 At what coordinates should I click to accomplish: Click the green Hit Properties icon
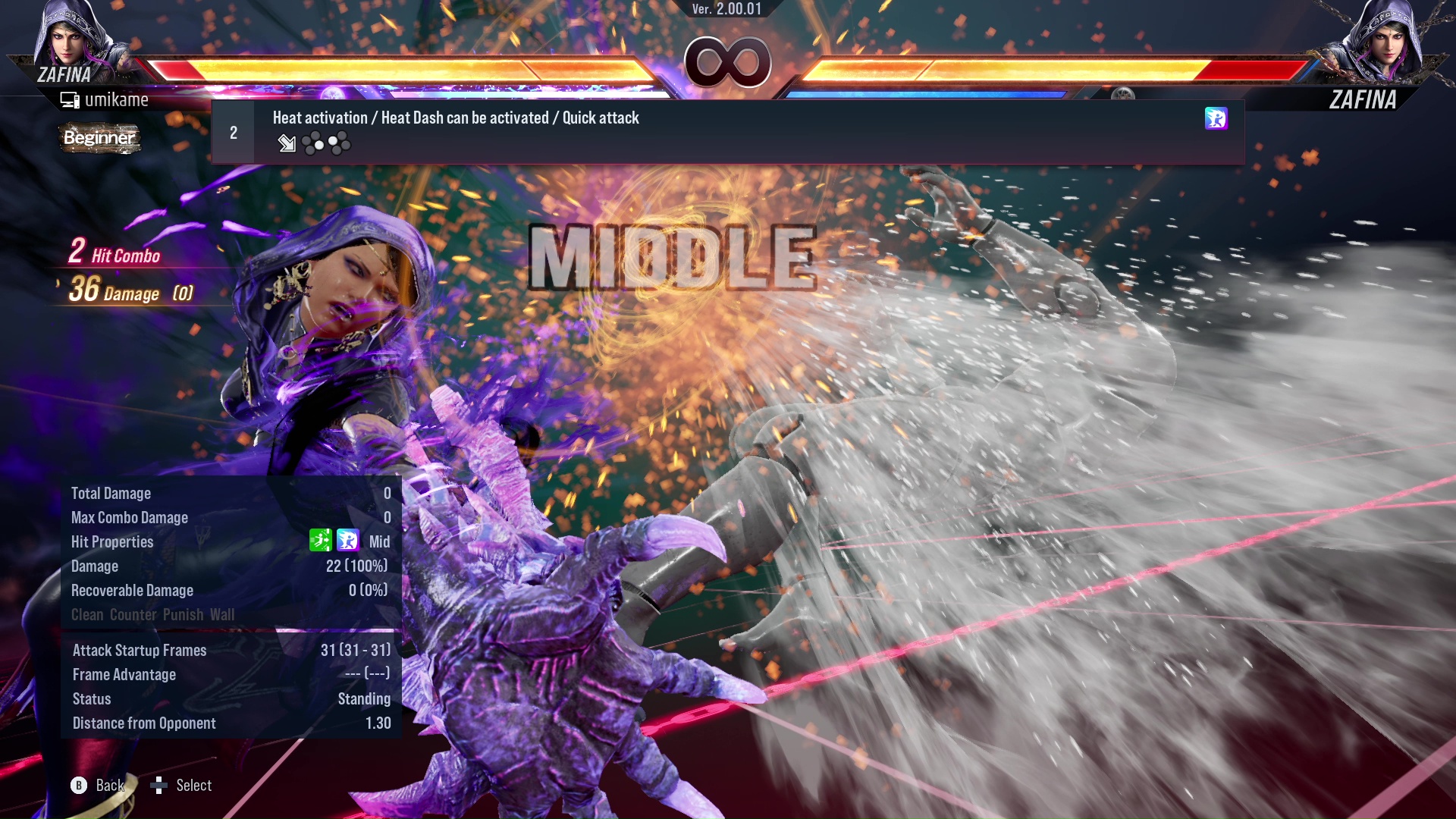point(320,541)
